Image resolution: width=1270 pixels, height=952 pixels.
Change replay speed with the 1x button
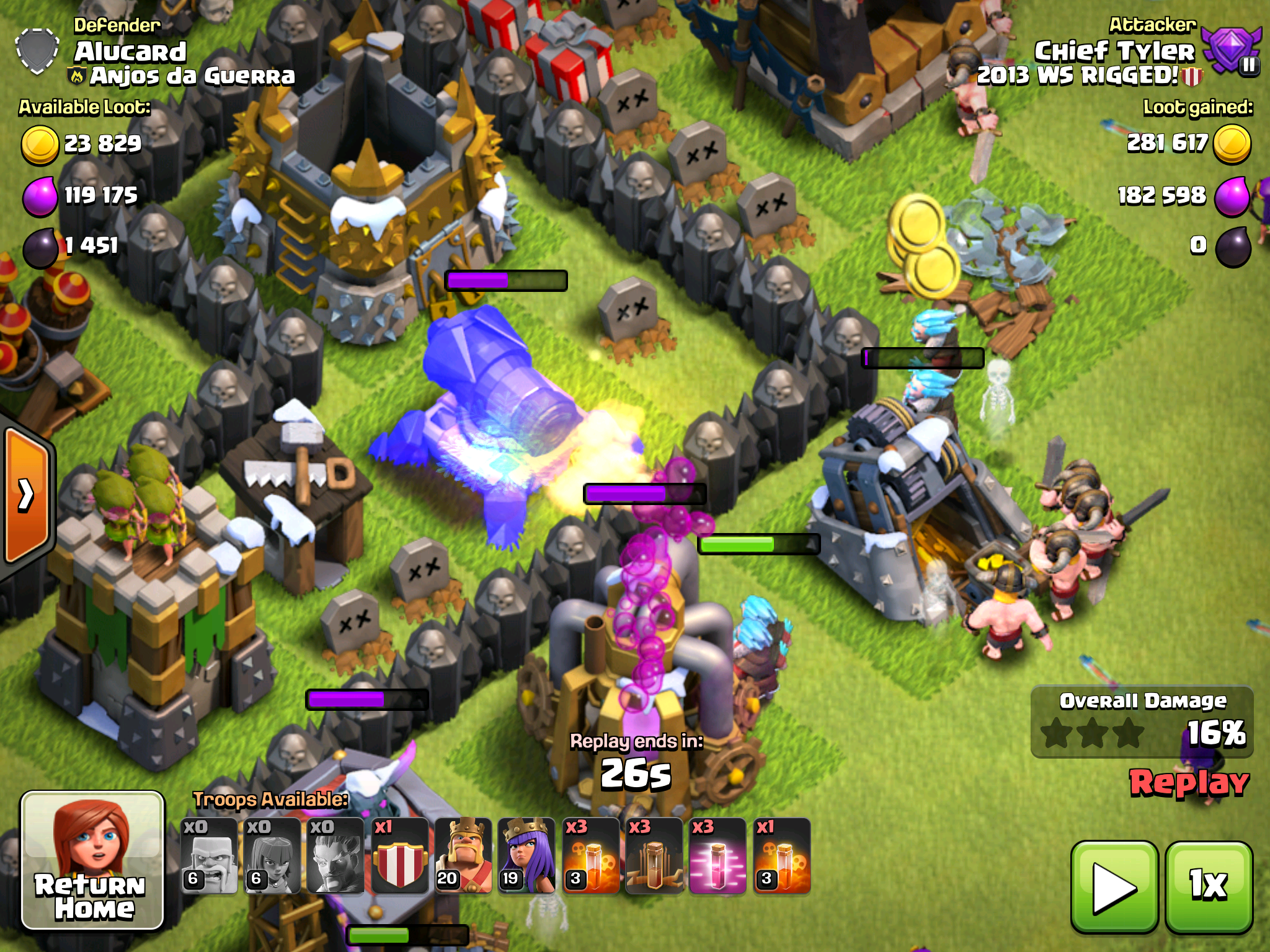point(1209,887)
